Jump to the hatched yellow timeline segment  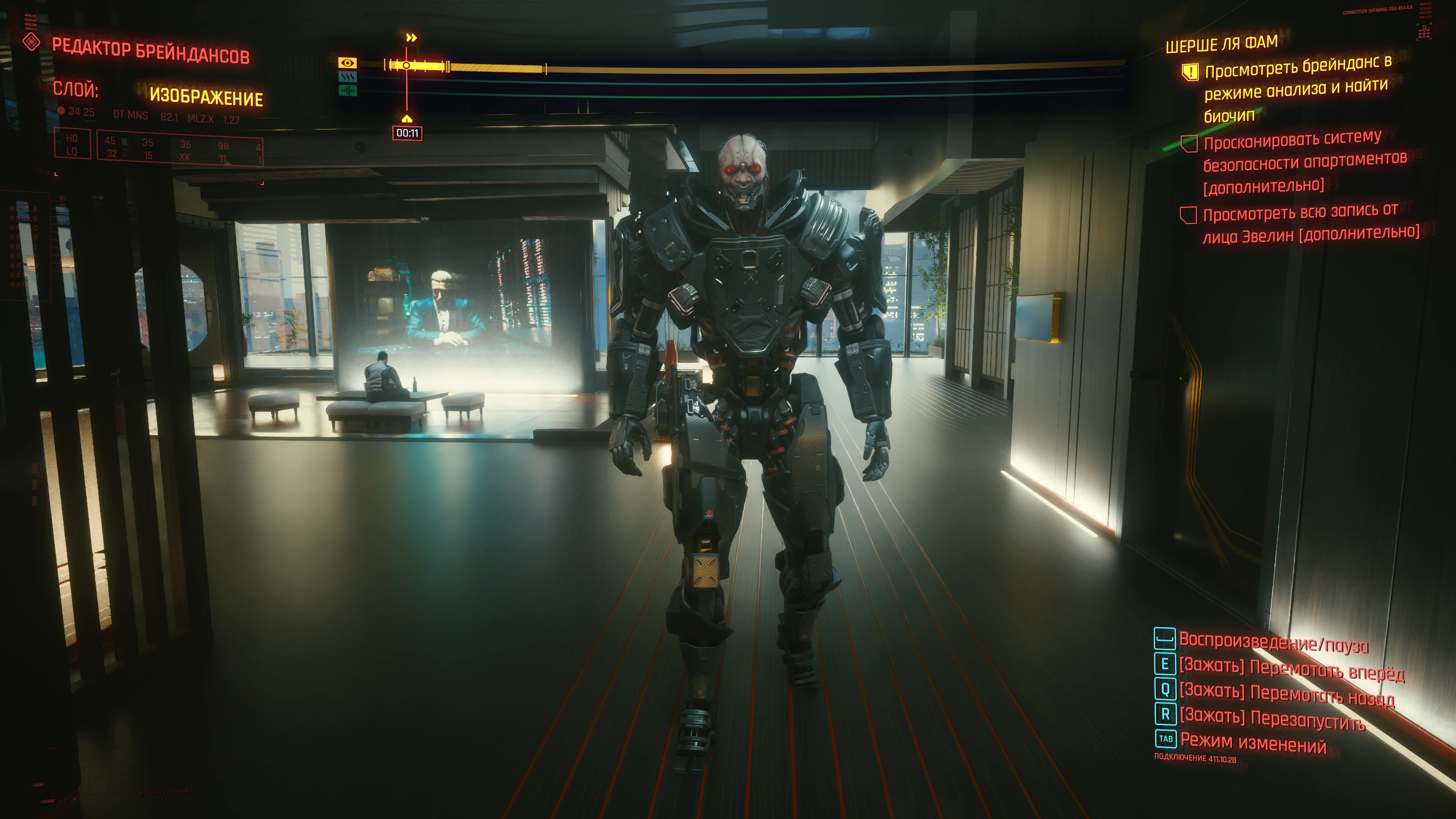[496, 68]
